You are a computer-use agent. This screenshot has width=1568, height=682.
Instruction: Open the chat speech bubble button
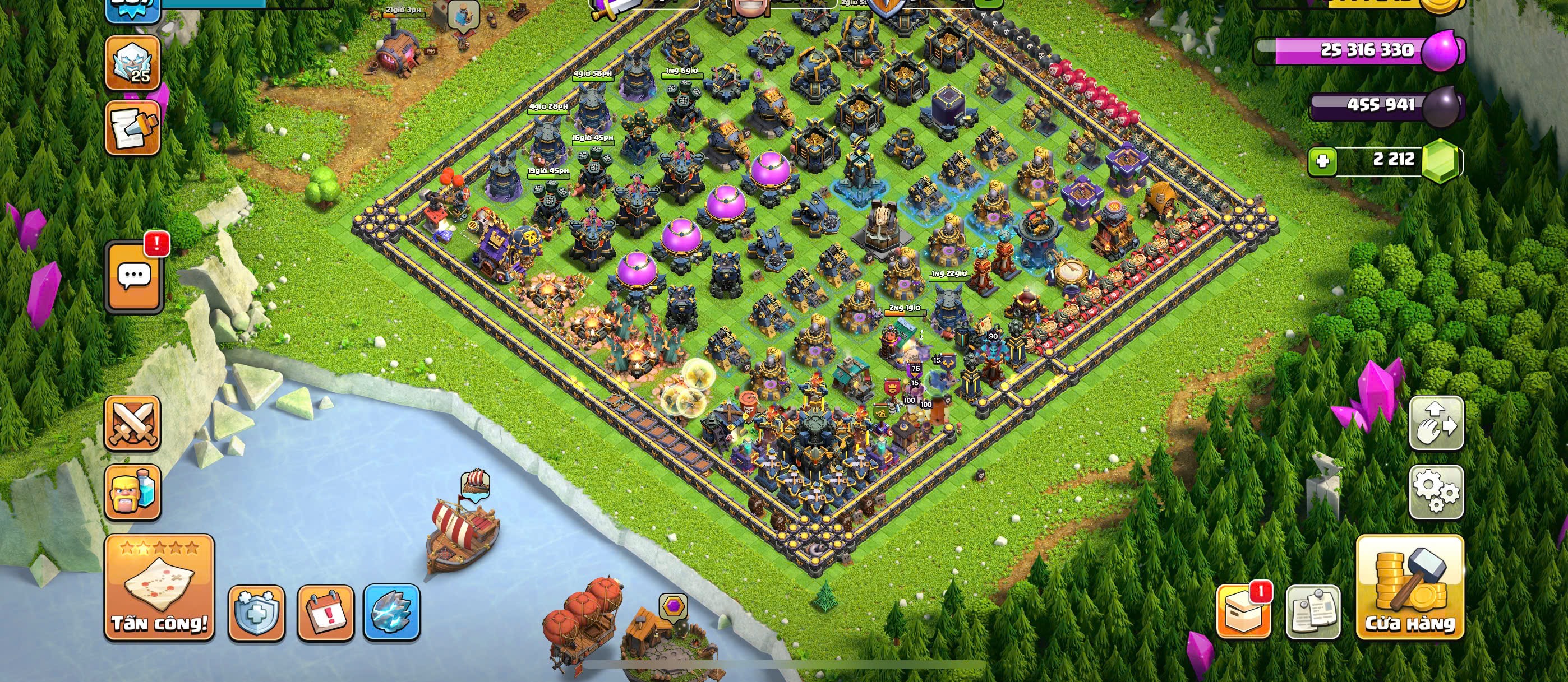(x=134, y=278)
